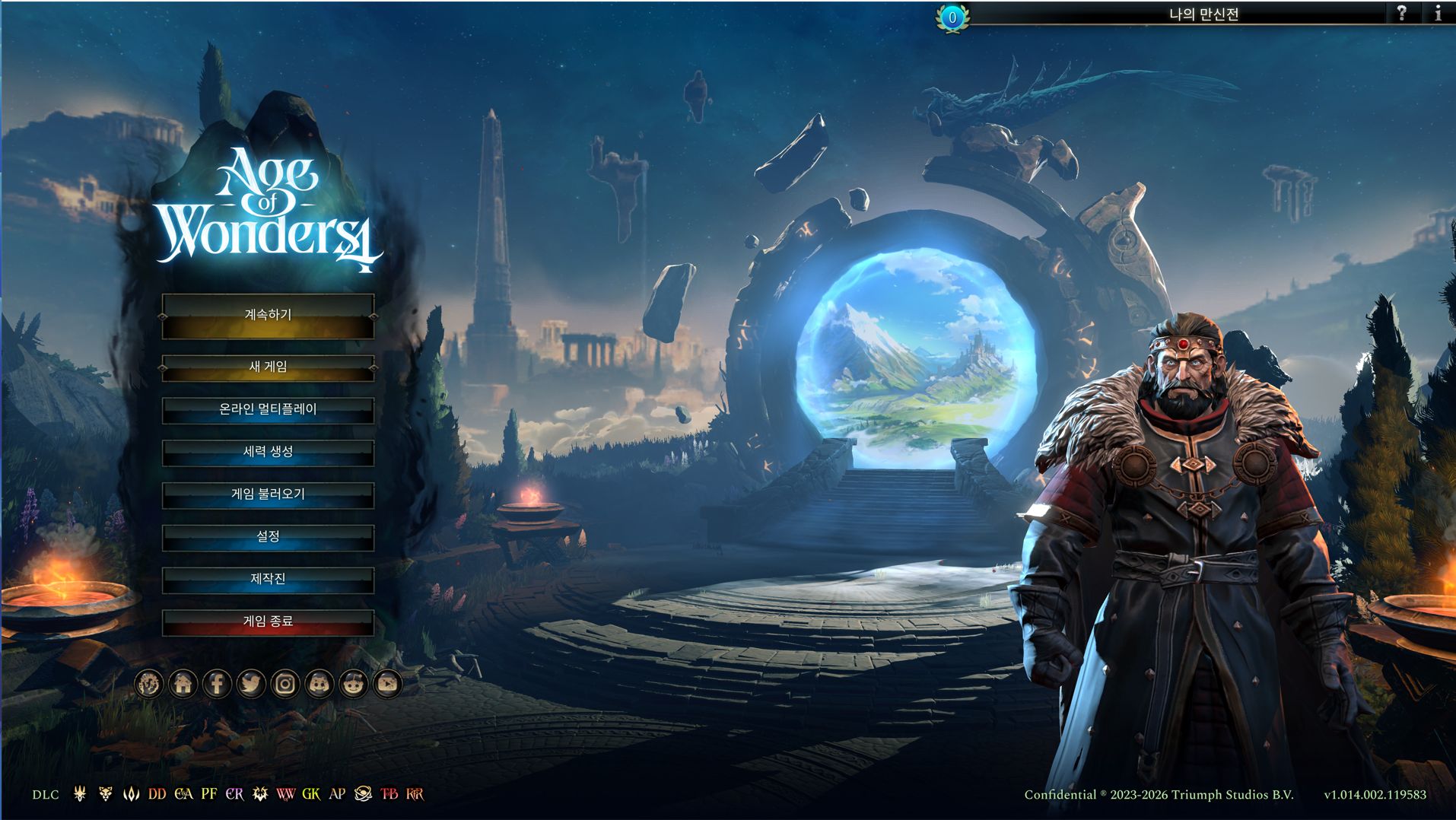Viewport: 1456px width, 820px height.
Task: Select the DD DLC icon
Action: tap(157, 794)
